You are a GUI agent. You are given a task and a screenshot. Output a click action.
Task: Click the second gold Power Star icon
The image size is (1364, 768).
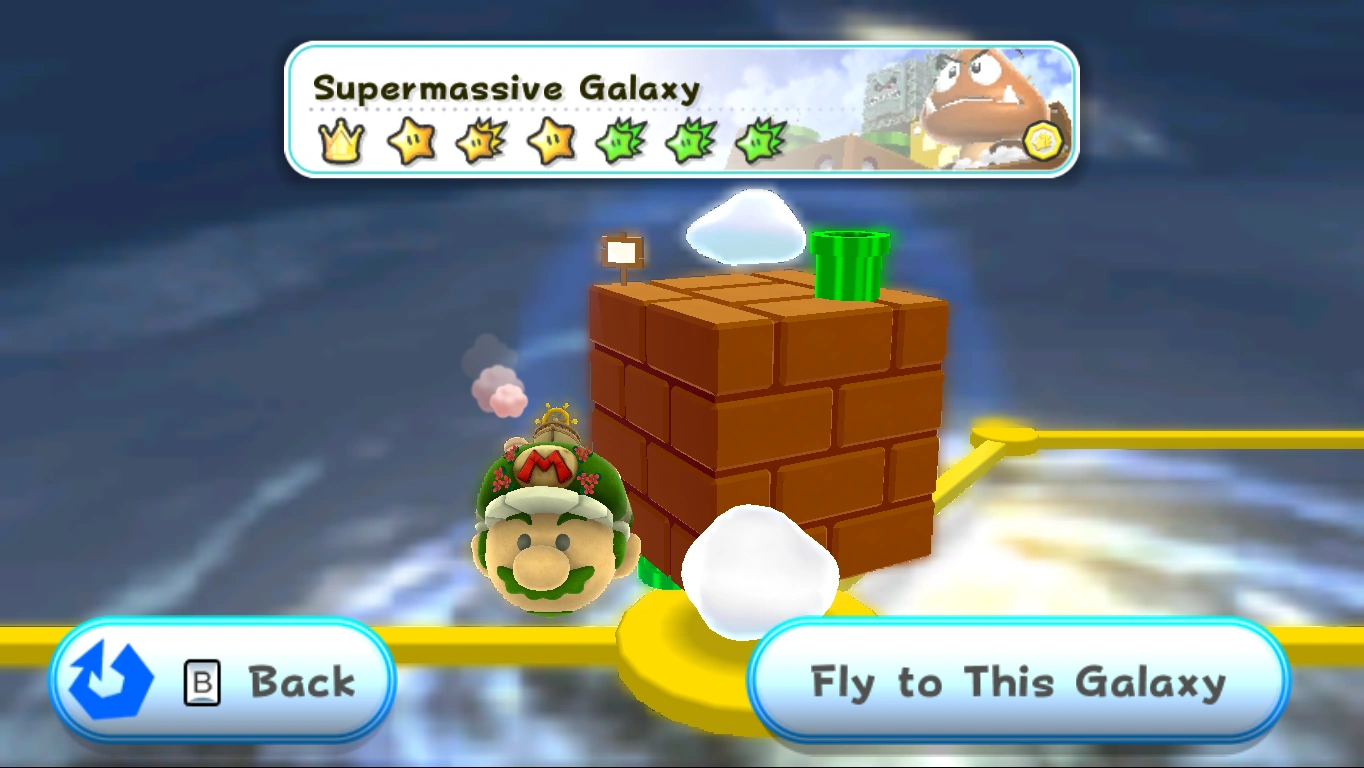click(548, 140)
